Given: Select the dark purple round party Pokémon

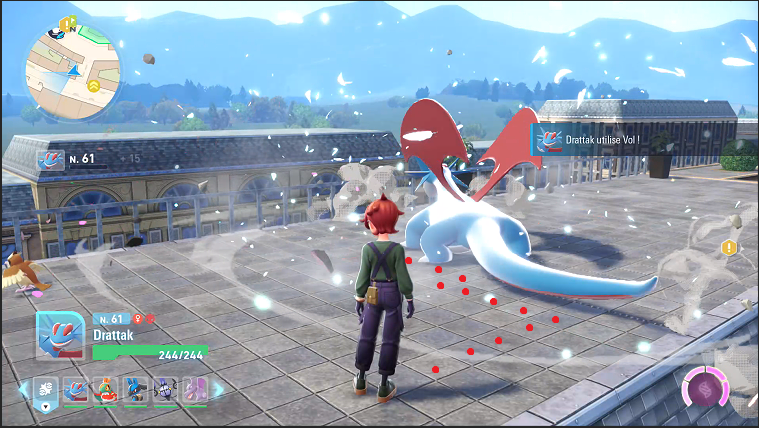Looking at the screenshot, I should [165, 389].
